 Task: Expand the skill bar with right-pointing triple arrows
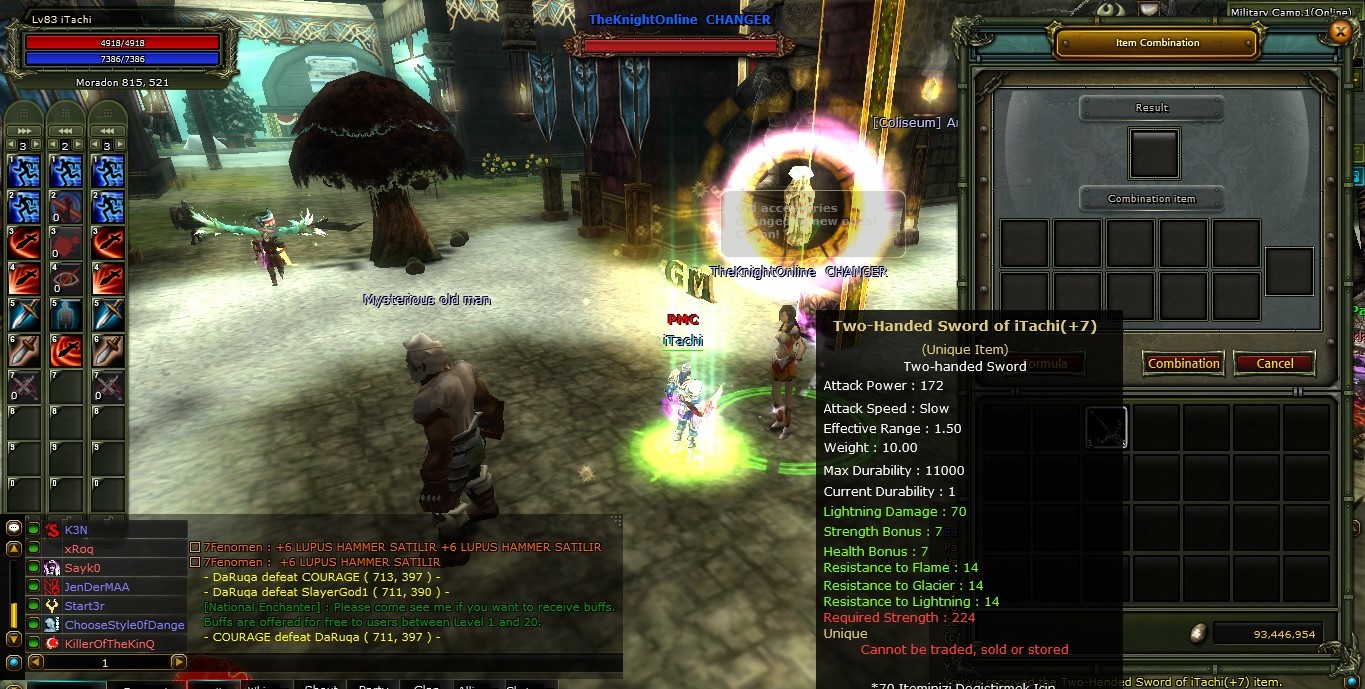click(x=25, y=130)
